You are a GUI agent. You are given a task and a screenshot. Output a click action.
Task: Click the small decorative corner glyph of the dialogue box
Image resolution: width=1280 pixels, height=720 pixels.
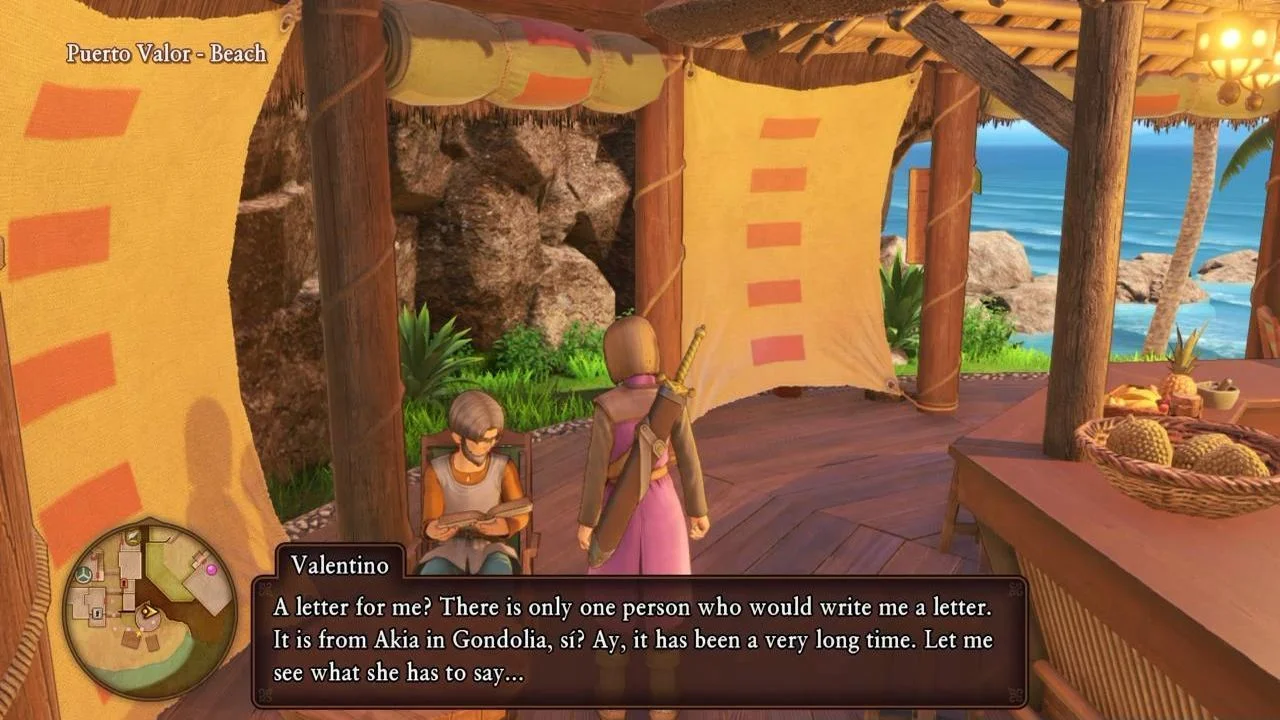click(268, 585)
